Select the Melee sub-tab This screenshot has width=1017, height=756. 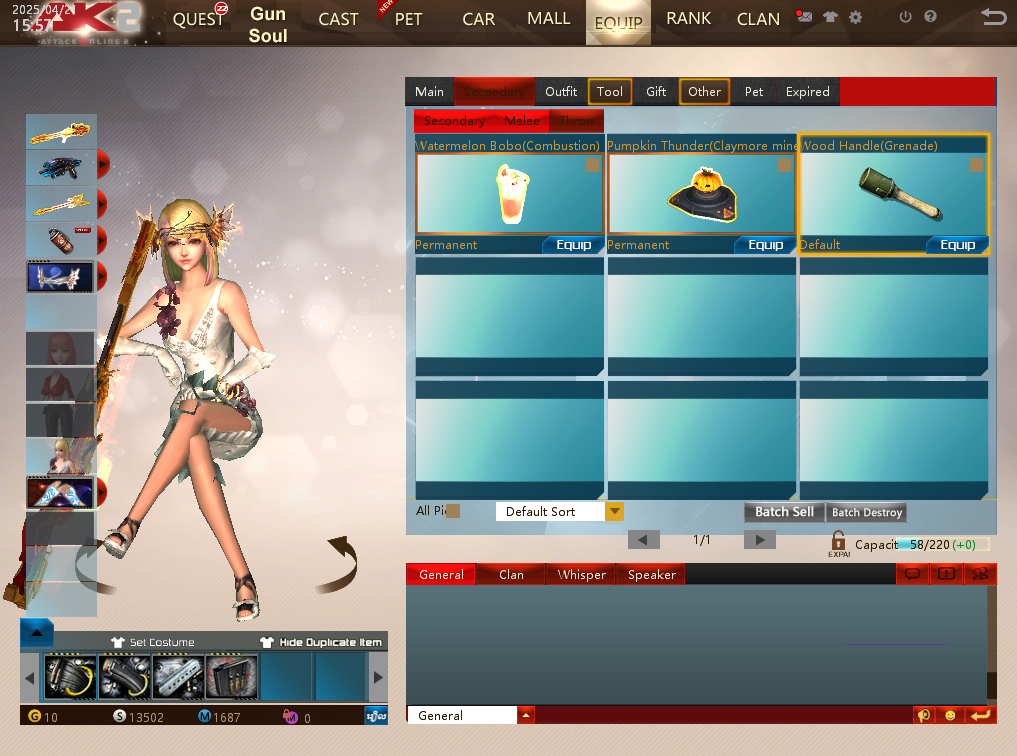tap(522, 121)
